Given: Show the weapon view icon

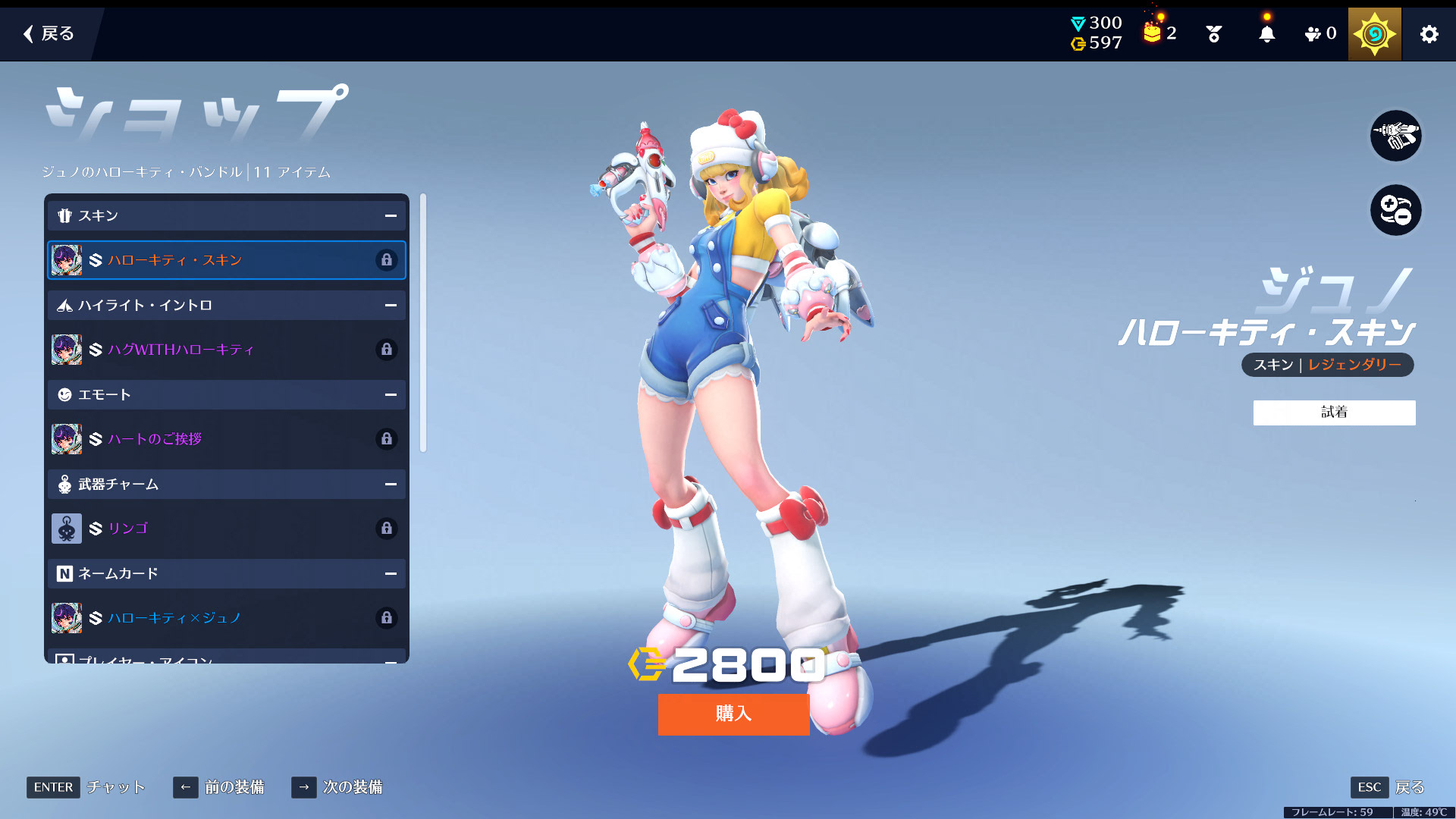Looking at the screenshot, I should tap(1395, 136).
